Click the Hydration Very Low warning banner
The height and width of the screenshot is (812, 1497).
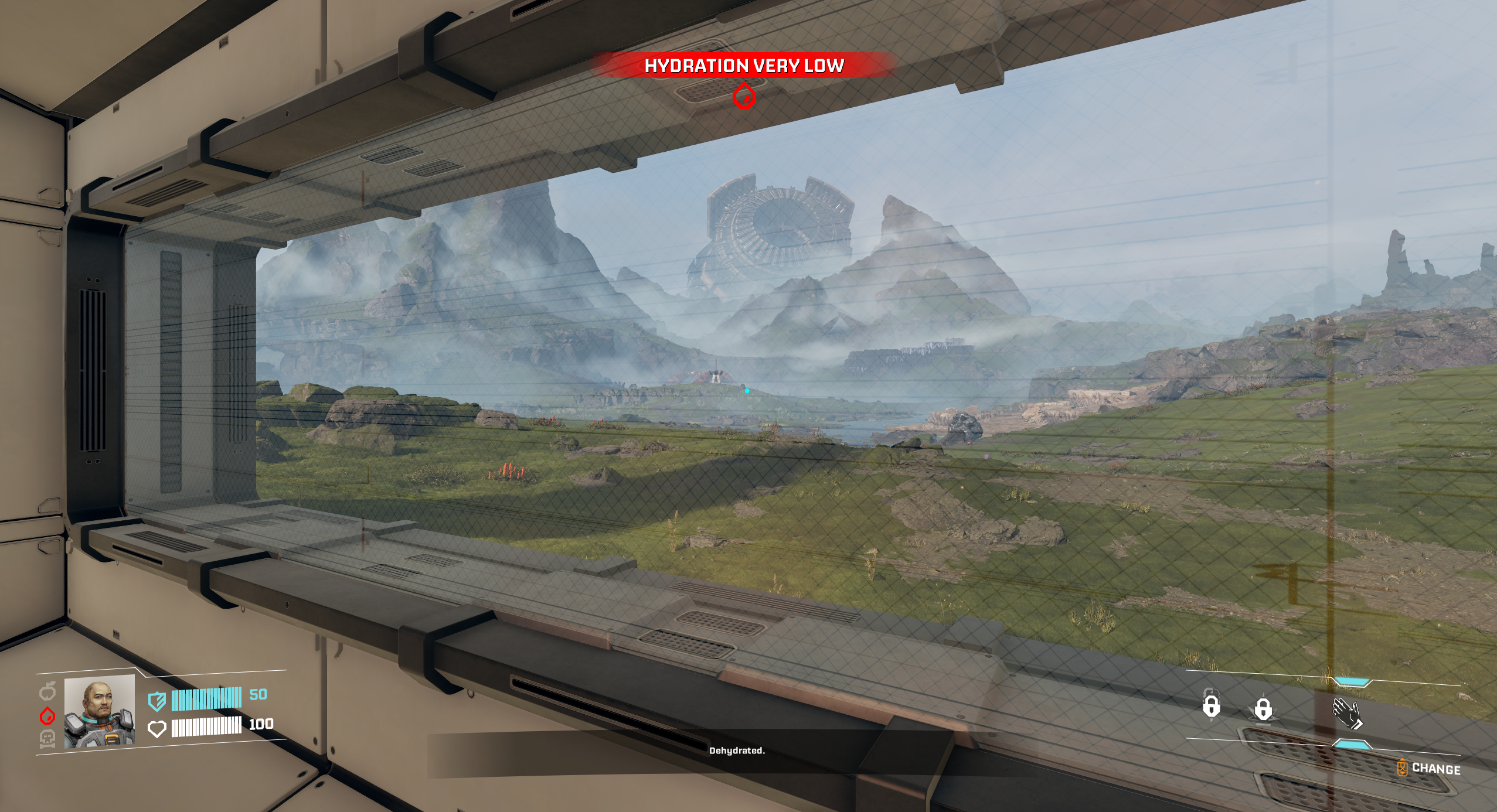(744, 66)
